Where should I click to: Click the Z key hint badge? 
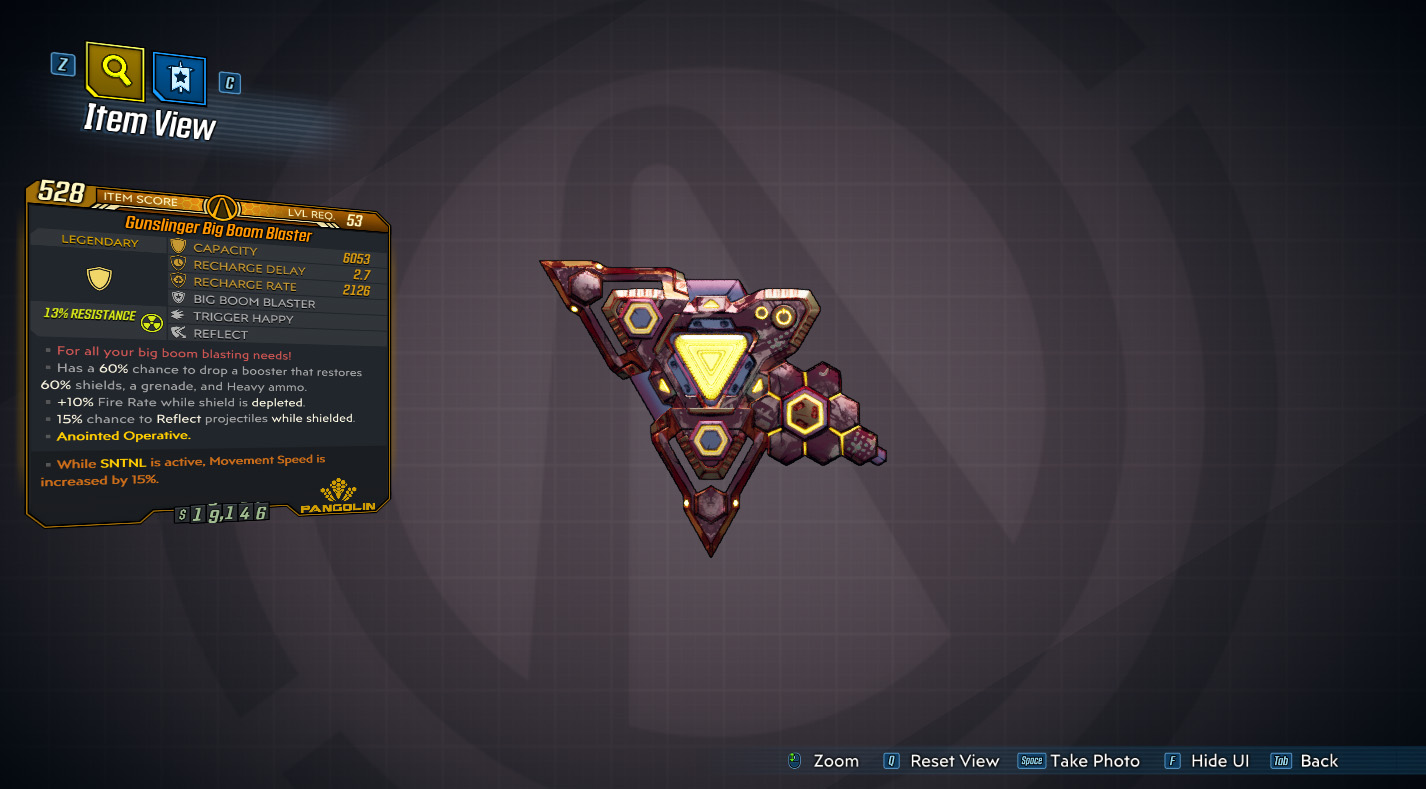[63, 62]
